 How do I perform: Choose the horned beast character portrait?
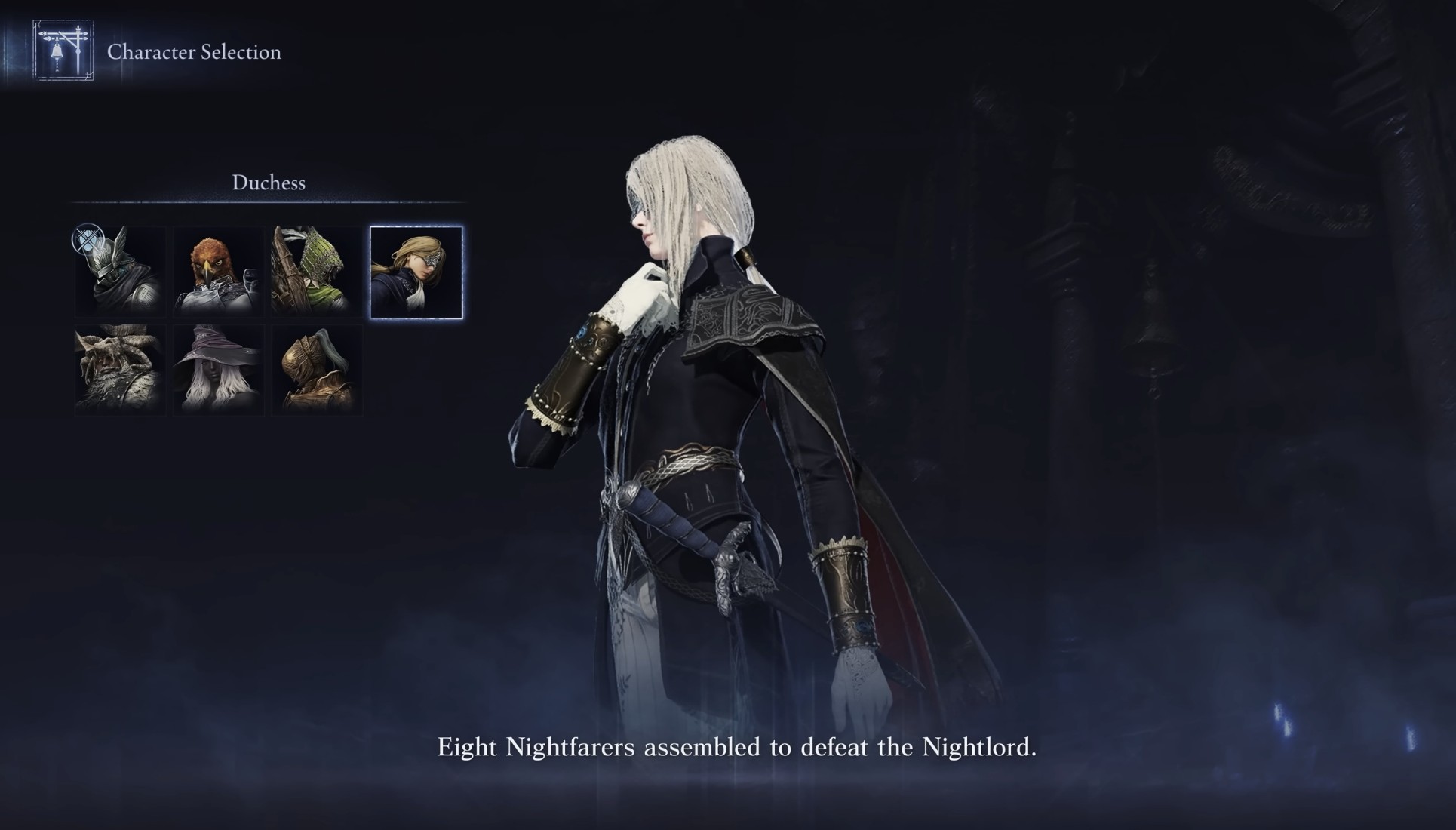(x=121, y=370)
